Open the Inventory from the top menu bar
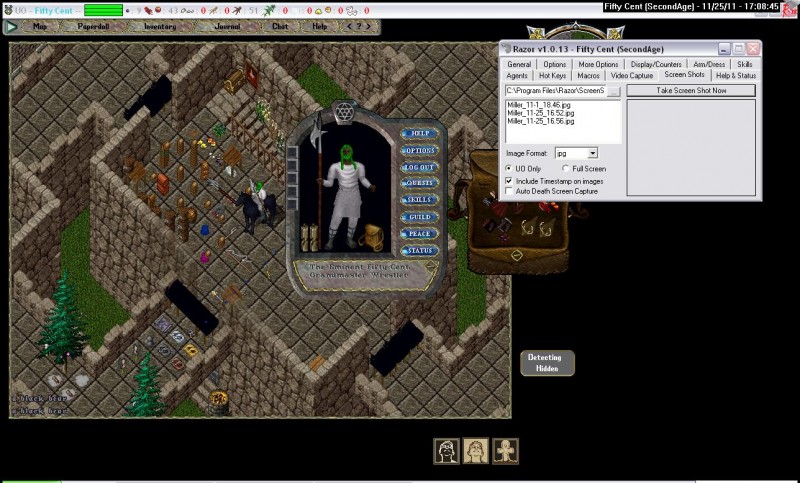This screenshot has width=800, height=483. pyautogui.click(x=160, y=26)
